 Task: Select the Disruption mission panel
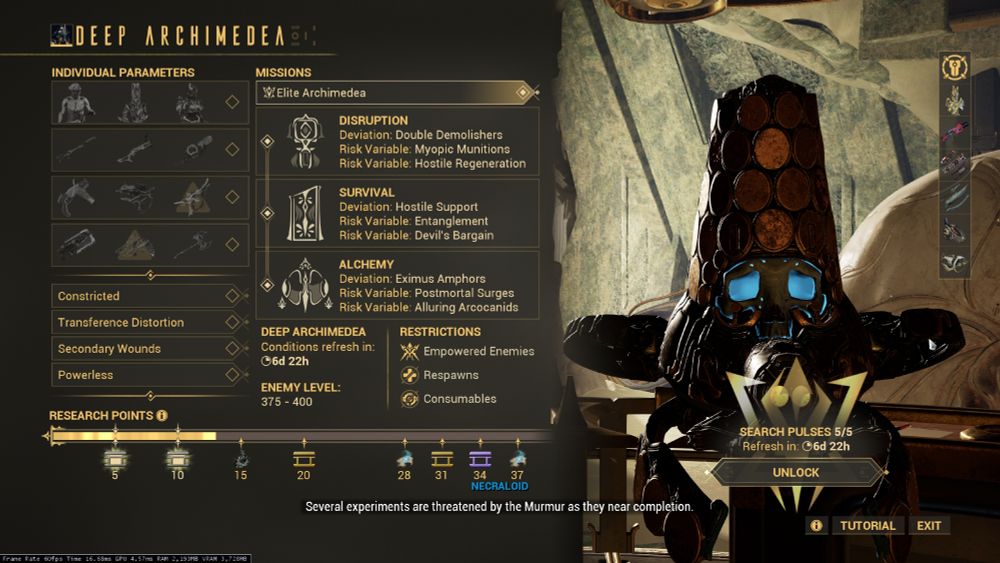click(x=398, y=141)
